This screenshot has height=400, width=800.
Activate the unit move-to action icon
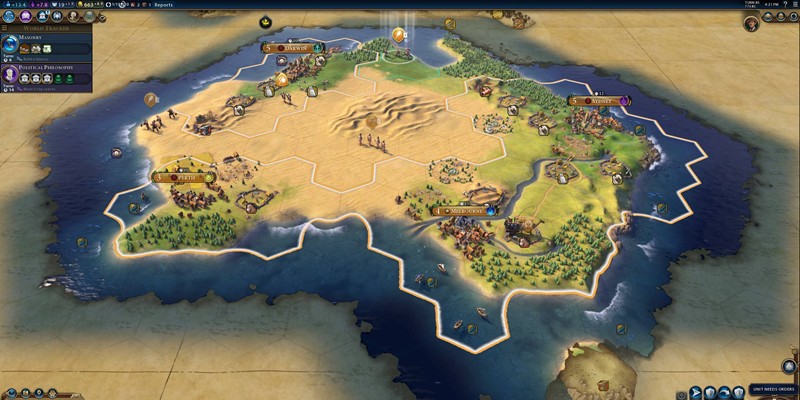tap(696, 392)
